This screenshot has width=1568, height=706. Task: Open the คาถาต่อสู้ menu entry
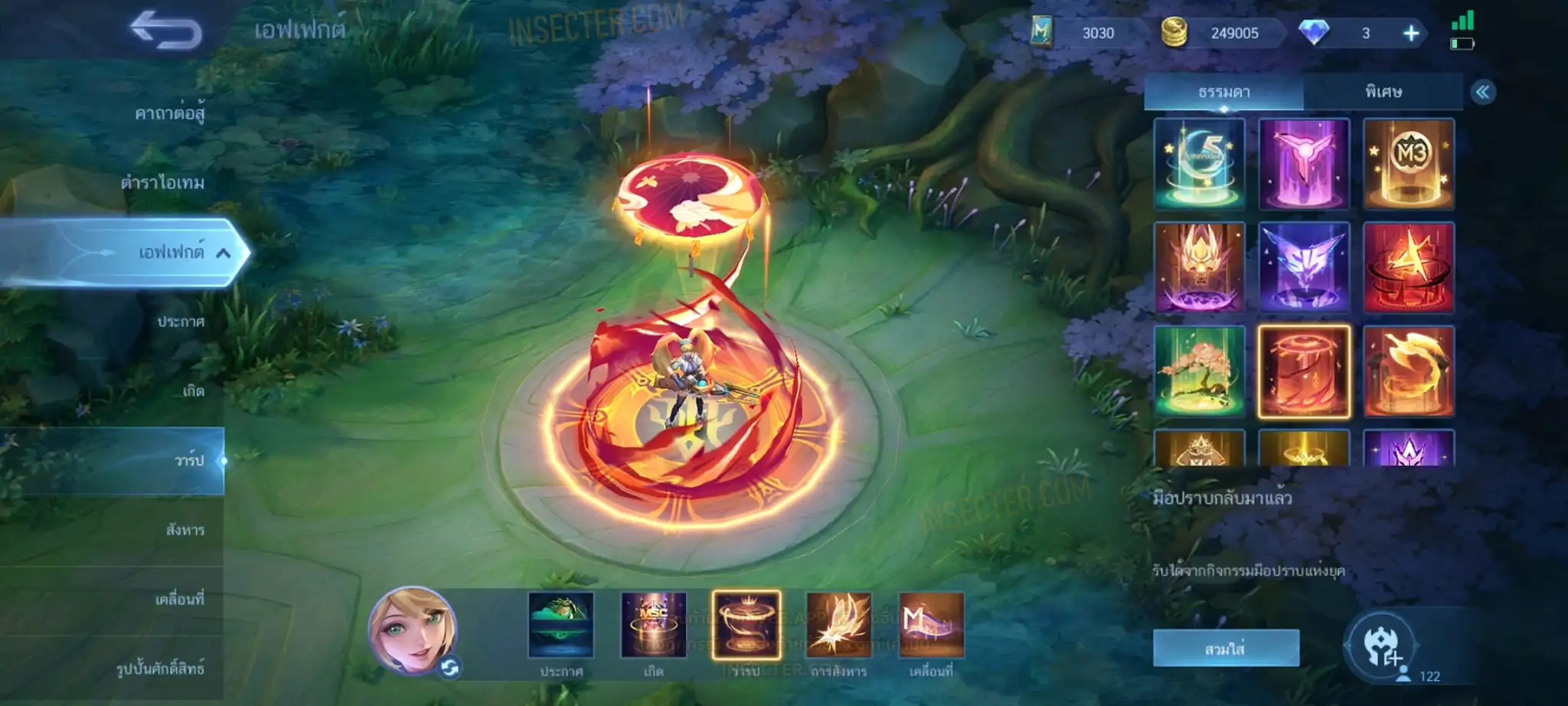coord(169,114)
